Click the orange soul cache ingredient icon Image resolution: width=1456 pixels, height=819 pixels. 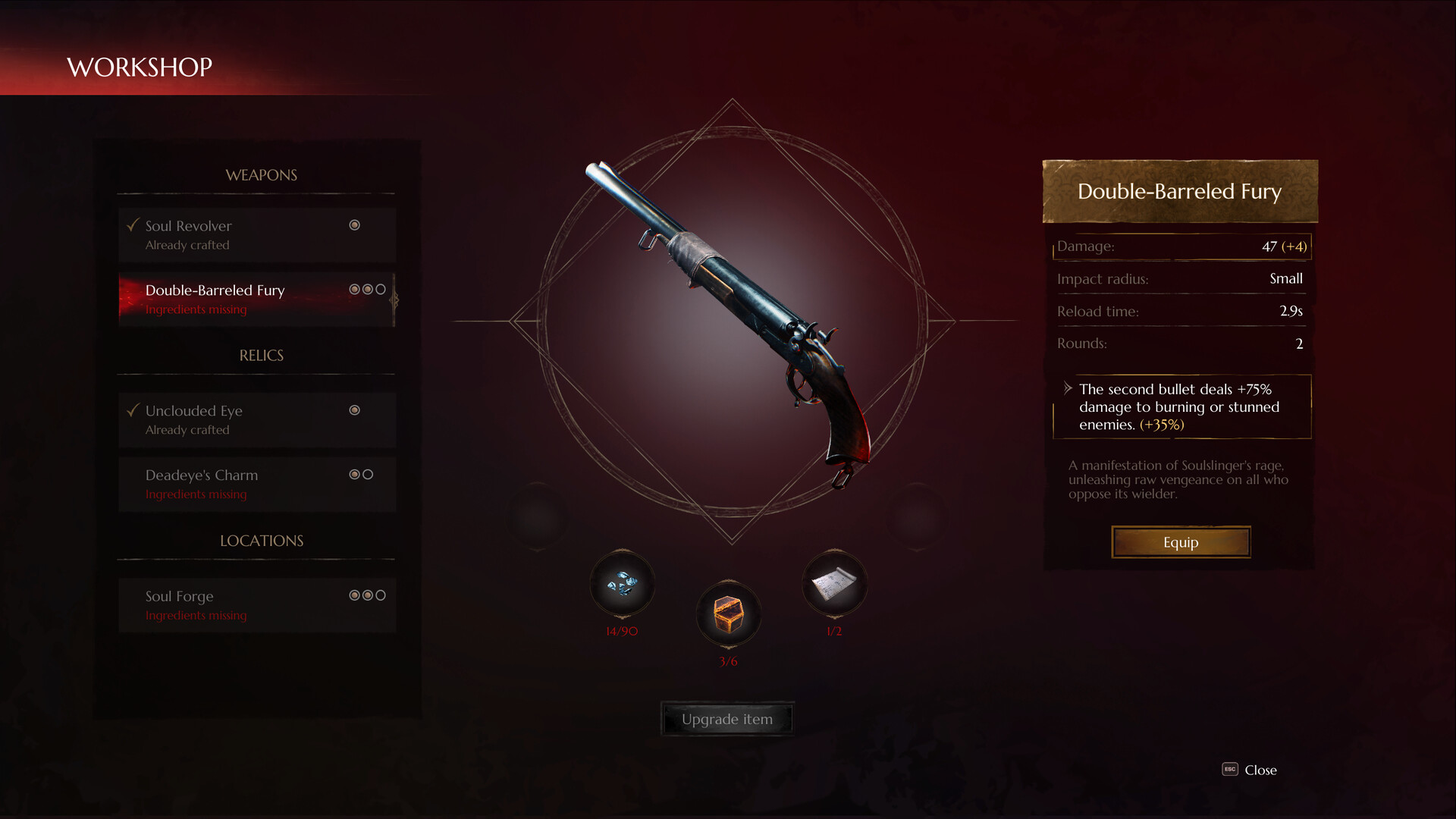pyautogui.click(x=728, y=615)
